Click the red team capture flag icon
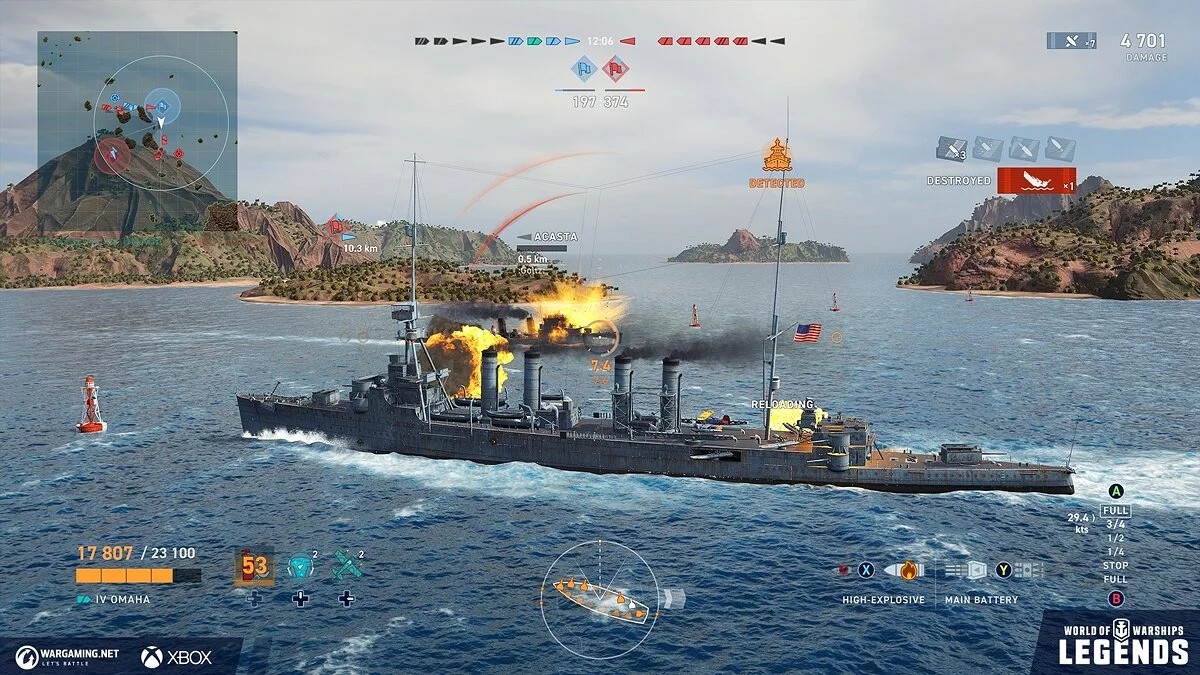 coord(616,69)
